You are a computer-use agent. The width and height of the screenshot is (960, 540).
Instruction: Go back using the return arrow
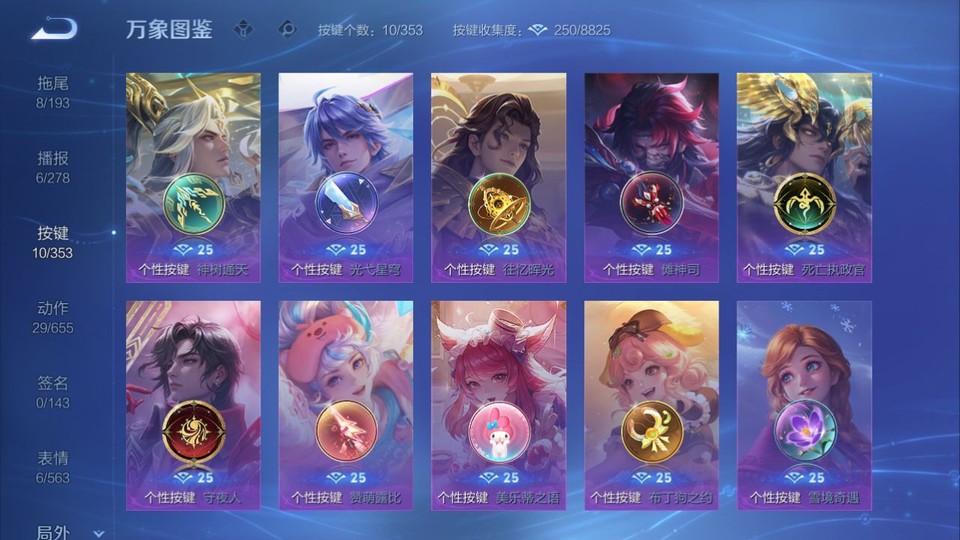point(53,29)
